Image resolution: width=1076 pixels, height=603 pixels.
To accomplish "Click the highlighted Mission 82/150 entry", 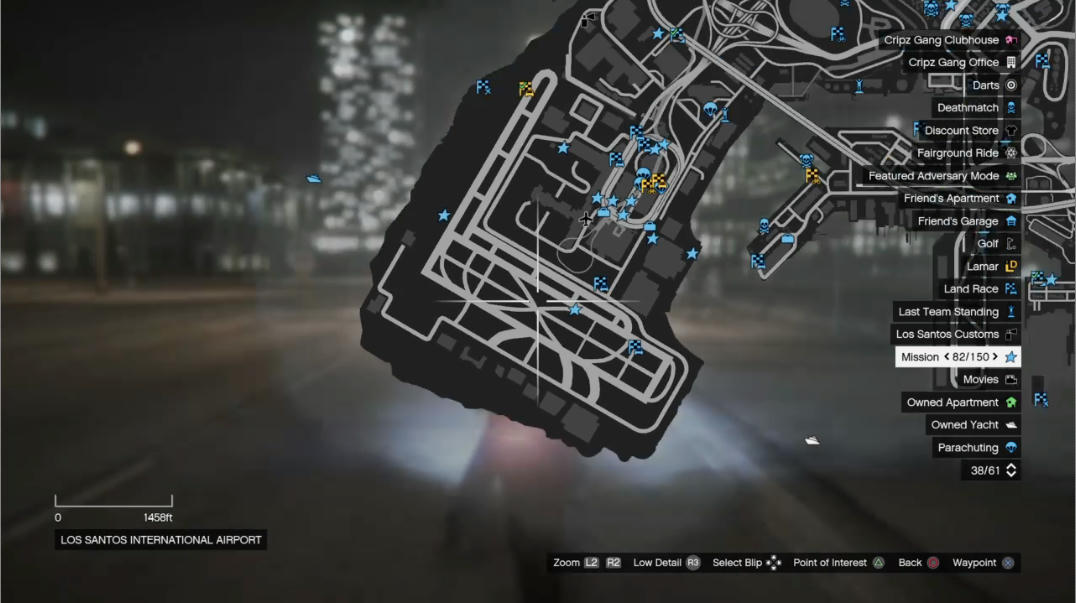I will pos(958,357).
